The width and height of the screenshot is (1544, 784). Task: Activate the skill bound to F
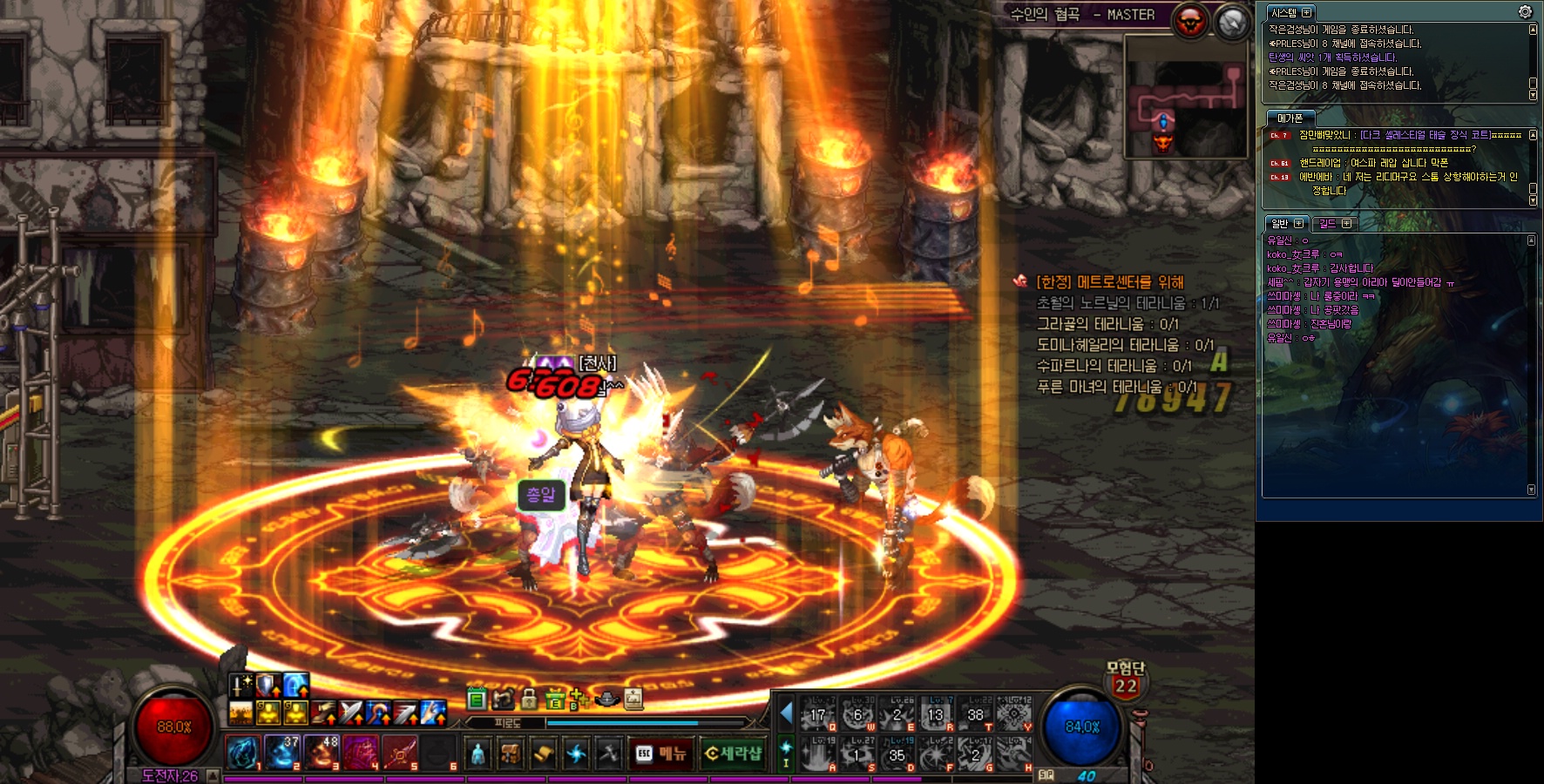click(x=936, y=754)
